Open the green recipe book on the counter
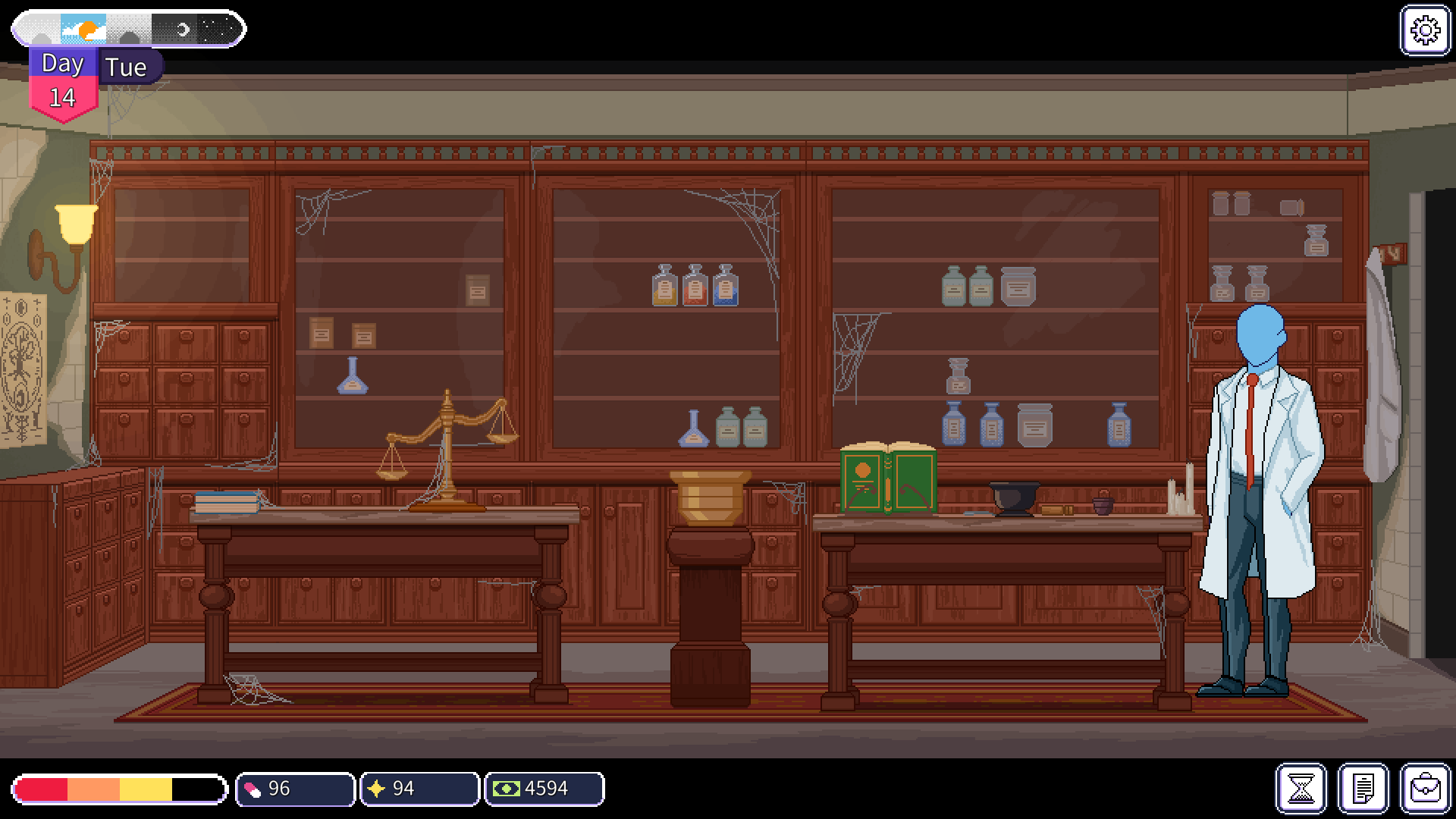This screenshot has height=819, width=1456. point(887,478)
